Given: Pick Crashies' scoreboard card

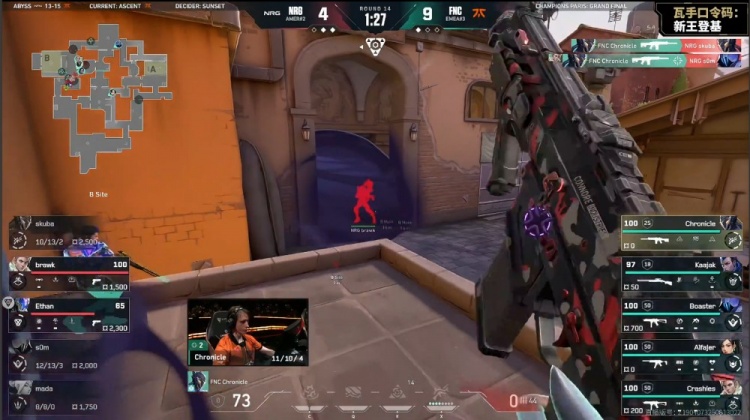Looking at the screenshot, I should (x=681, y=396).
